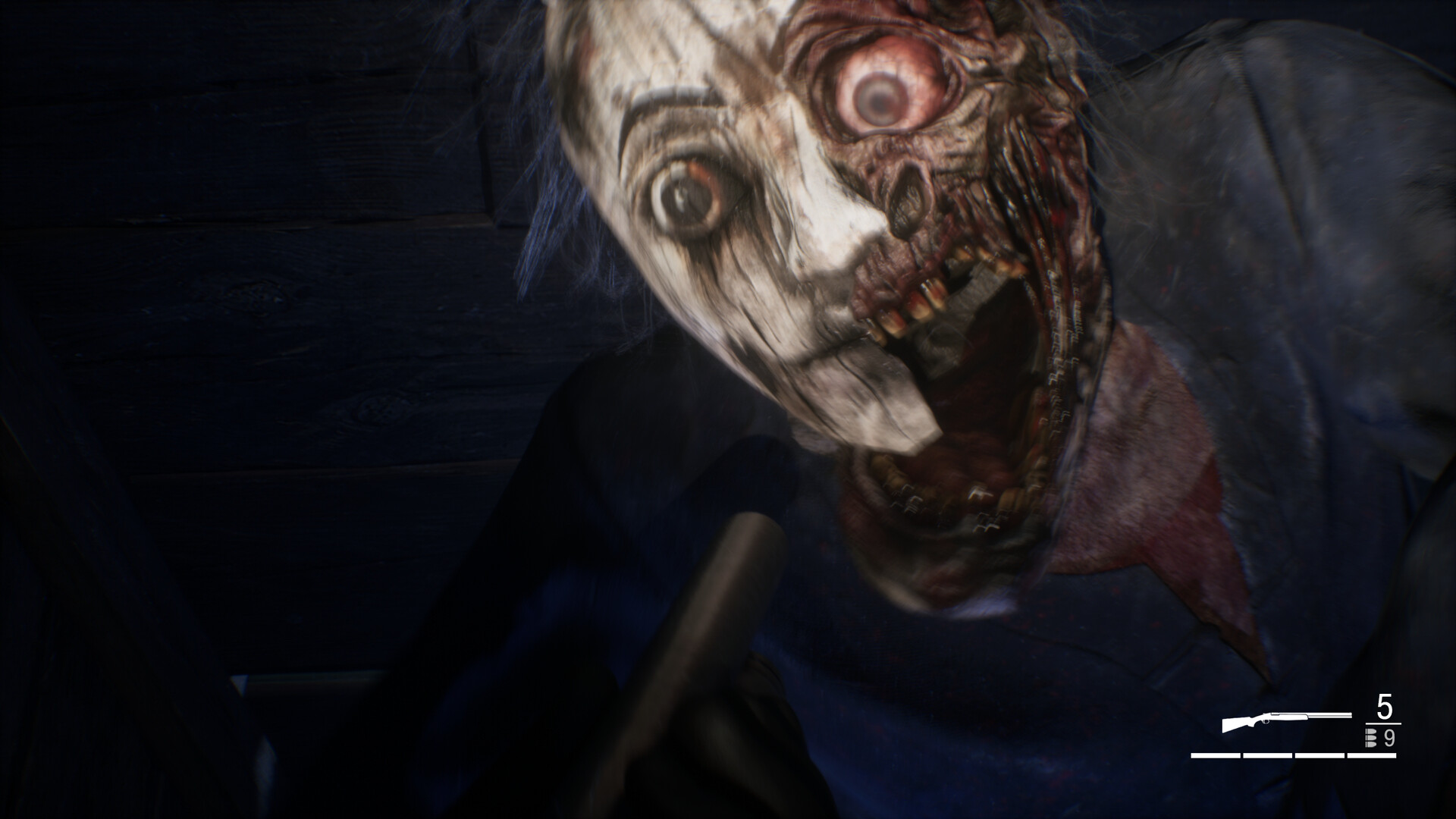Image resolution: width=1456 pixels, height=819 pixels.
Task: Click the gap between health bar segments
Action: pyautogui.click(x=1241, y=756)
